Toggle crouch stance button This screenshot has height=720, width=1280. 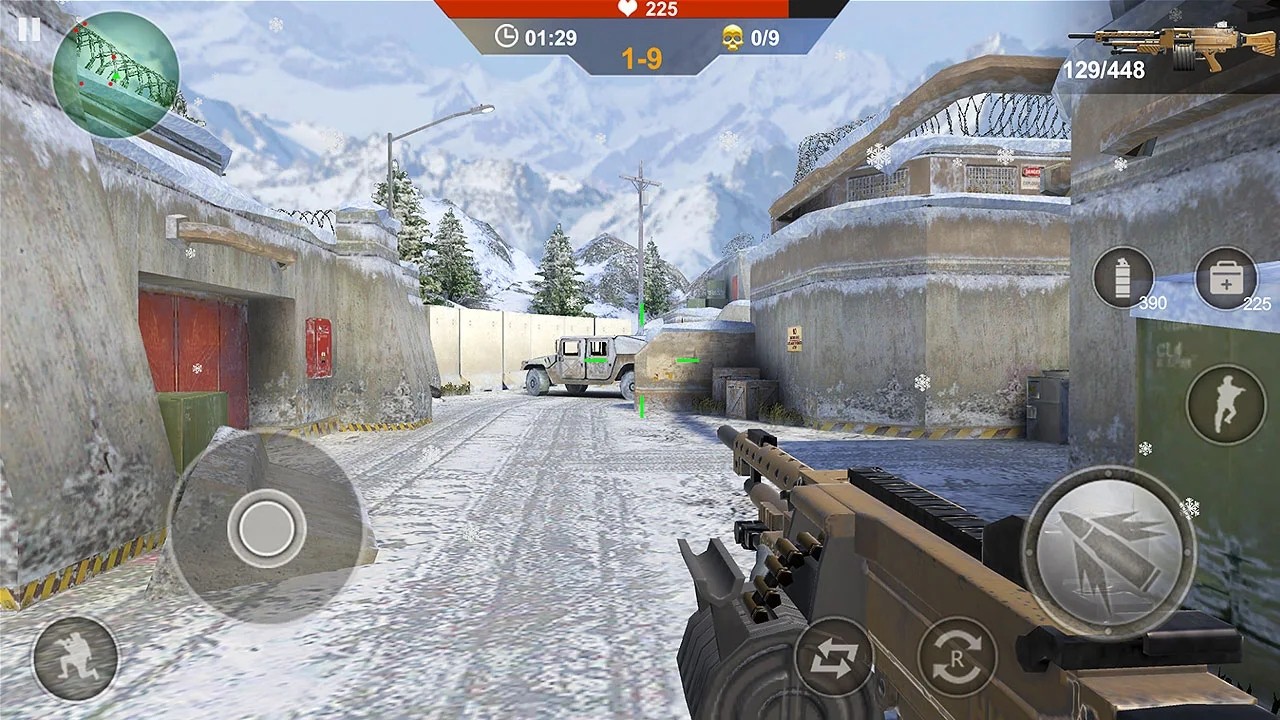pyautogui.click(x=75, y=658)
